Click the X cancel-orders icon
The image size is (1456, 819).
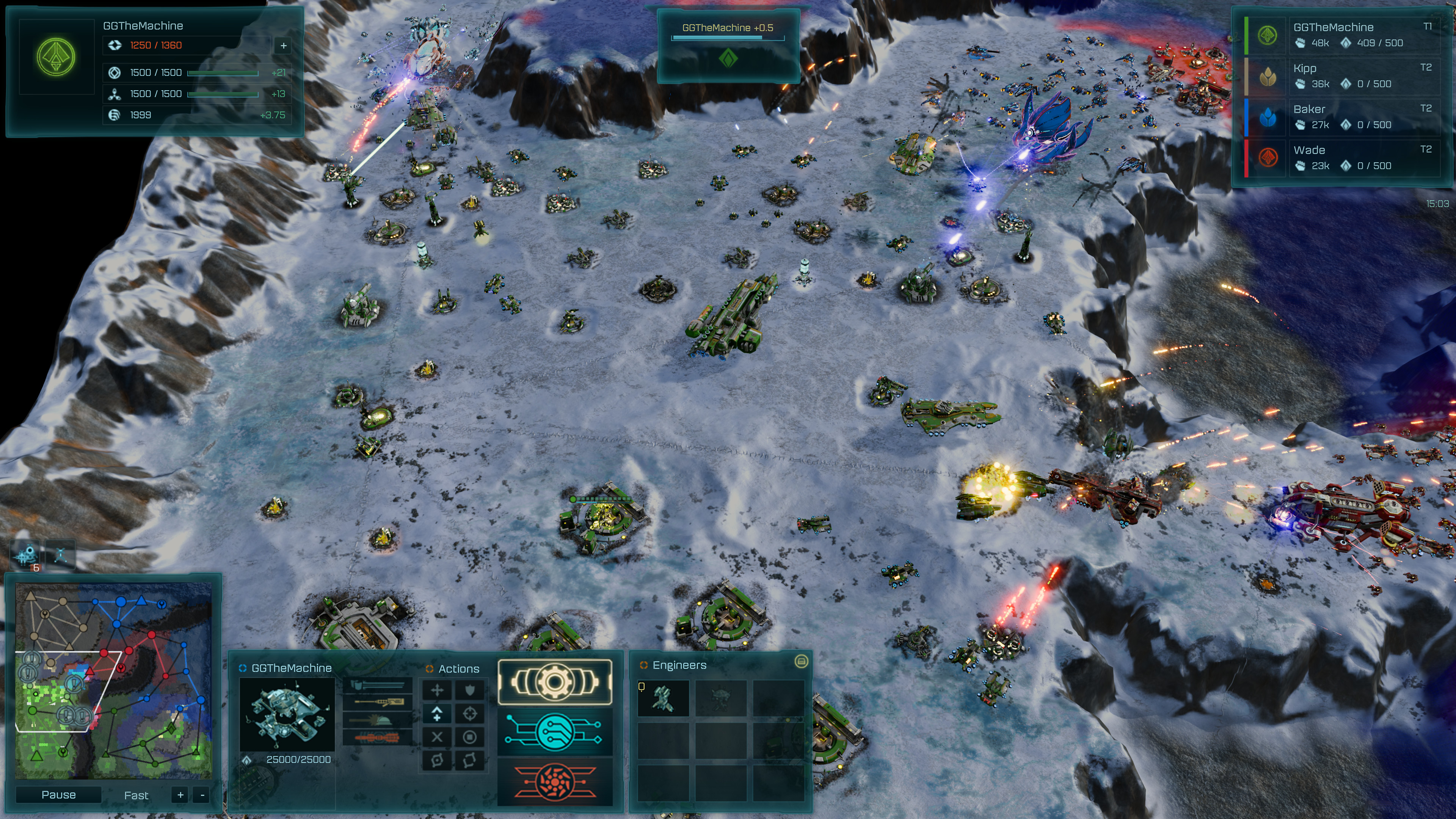coord(437,737)
